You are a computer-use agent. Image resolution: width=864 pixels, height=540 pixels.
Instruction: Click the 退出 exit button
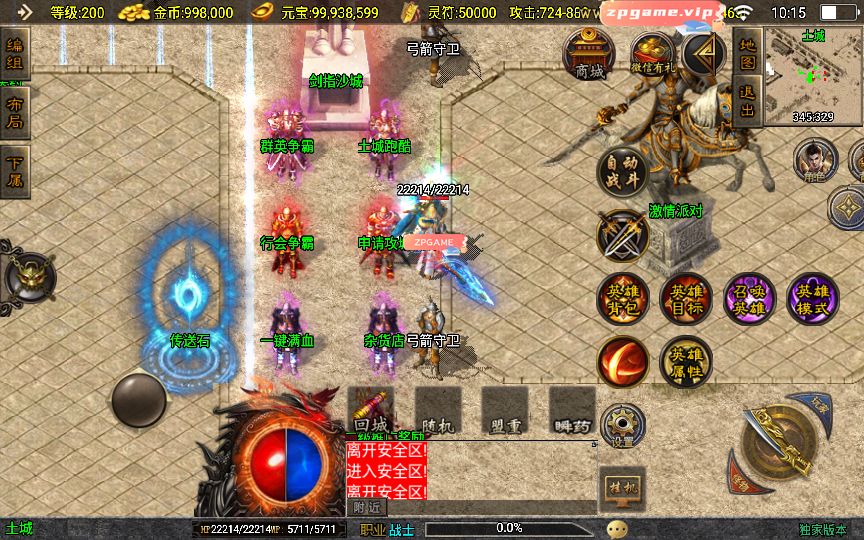[x=747, y=99]
